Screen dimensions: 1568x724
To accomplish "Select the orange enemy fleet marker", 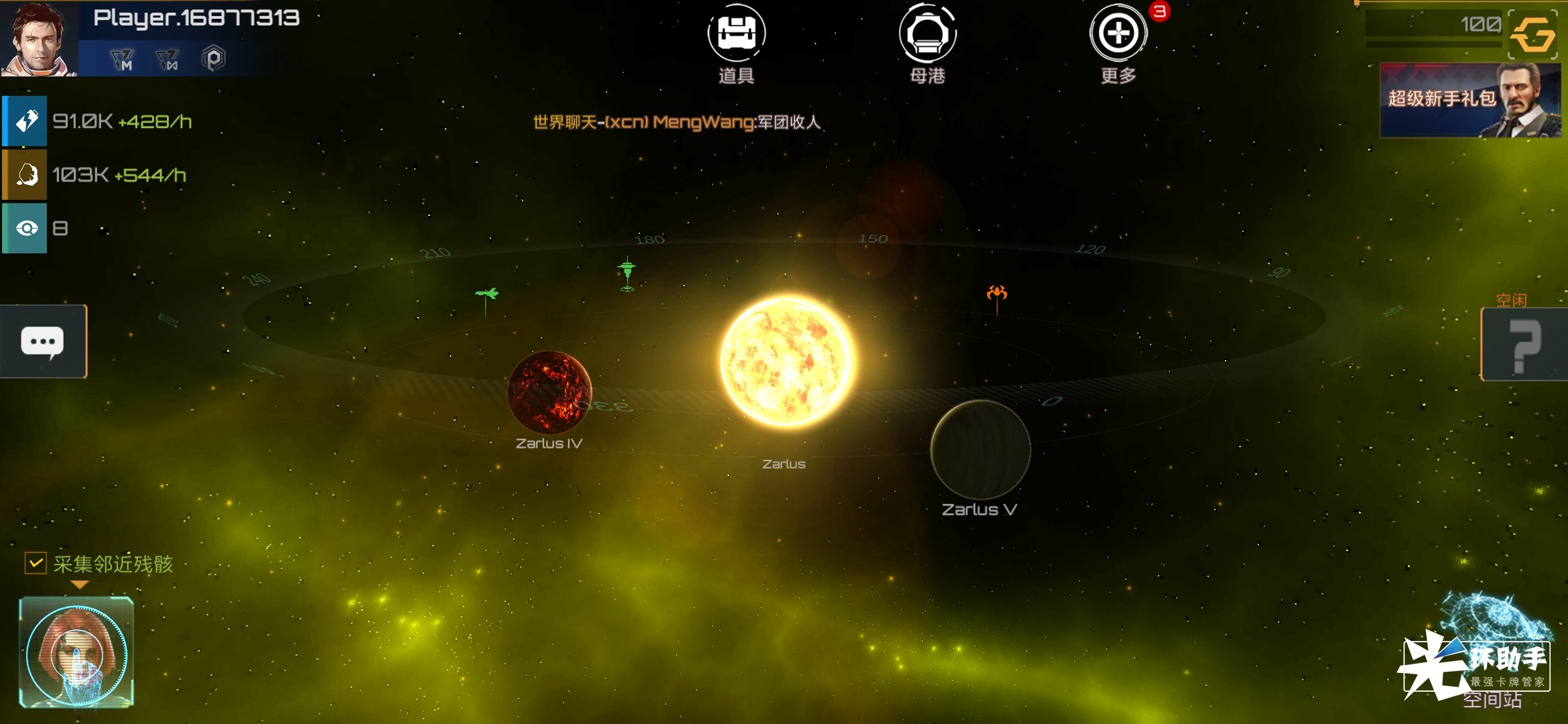I will (x=996, y=293).
